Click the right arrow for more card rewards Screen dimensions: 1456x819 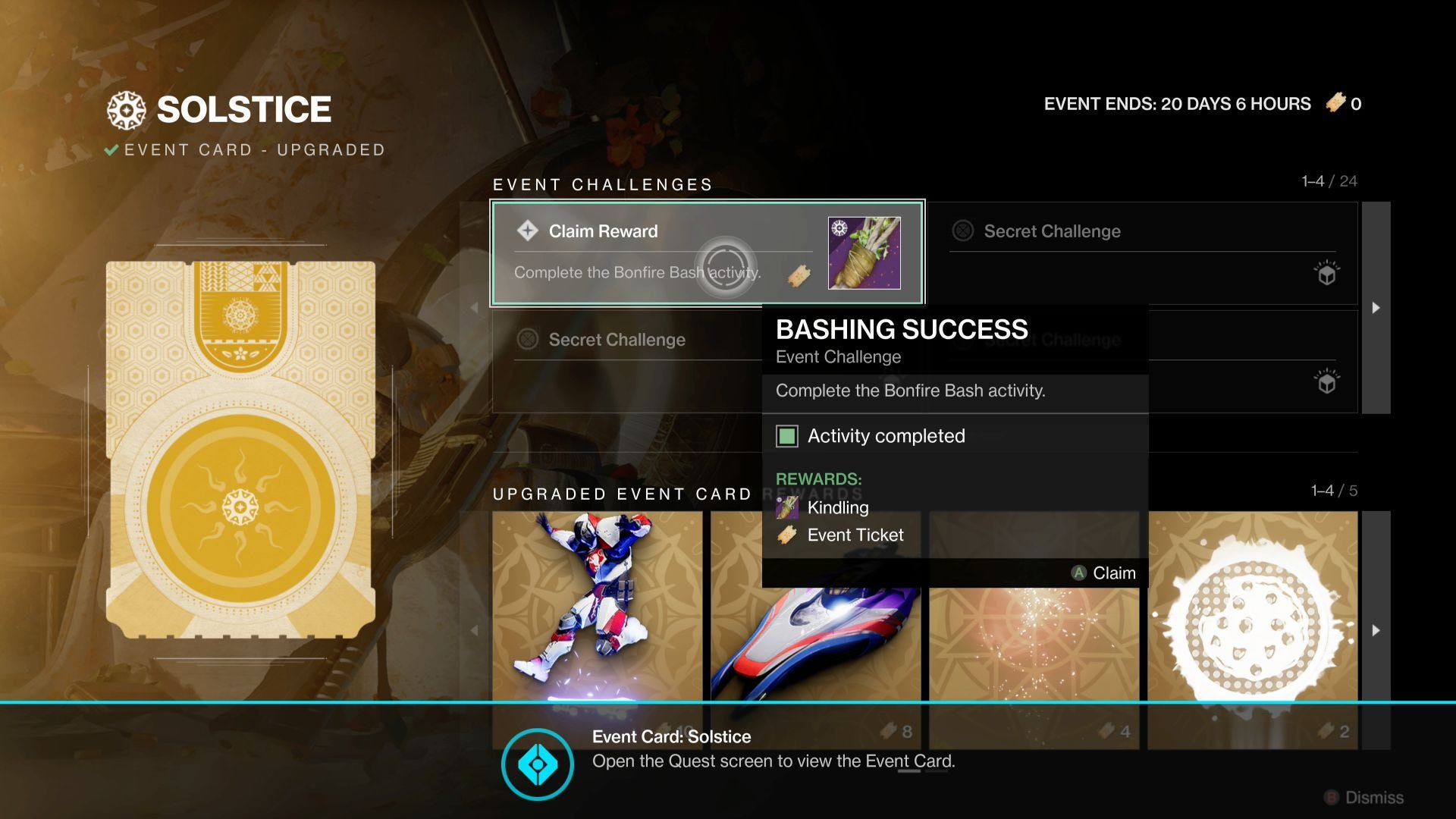[1376, 629]
